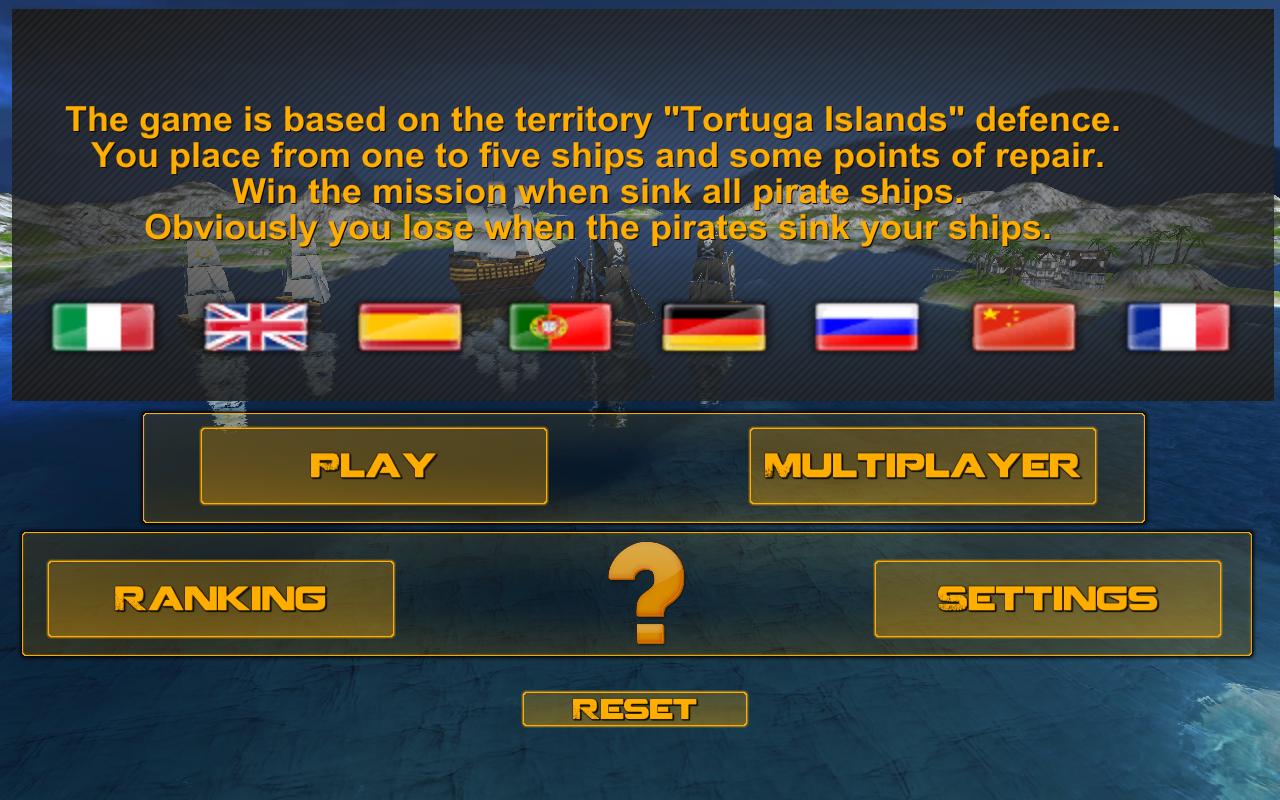The height and width of the screenshot is (800, 1280).
Task: View the RANKING leaderboard
Action: pos(220,599)
